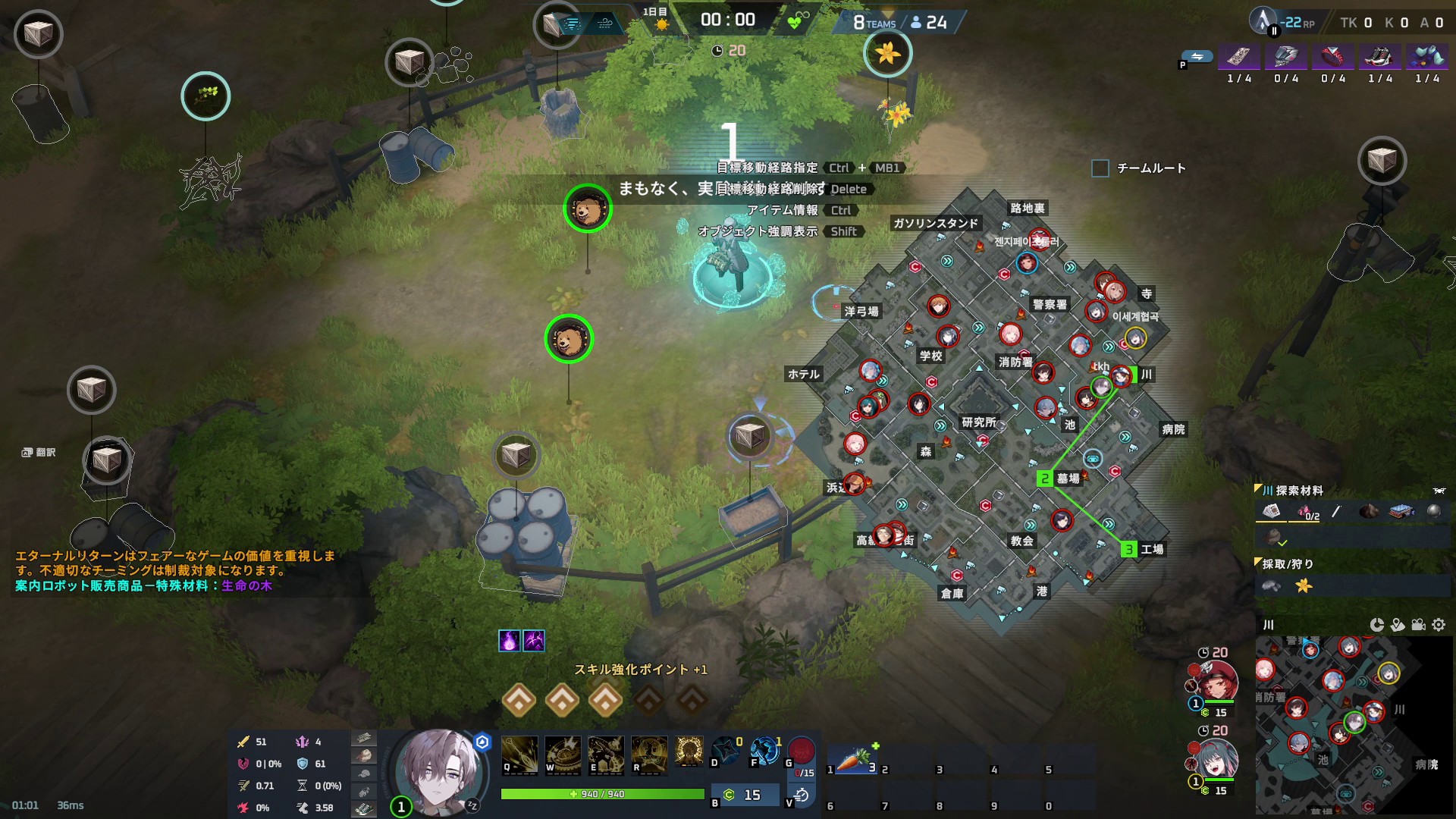Screen dimensions: 1456x819
Task: Activate the R ultimate skill icon
Action: coord(649,755)
